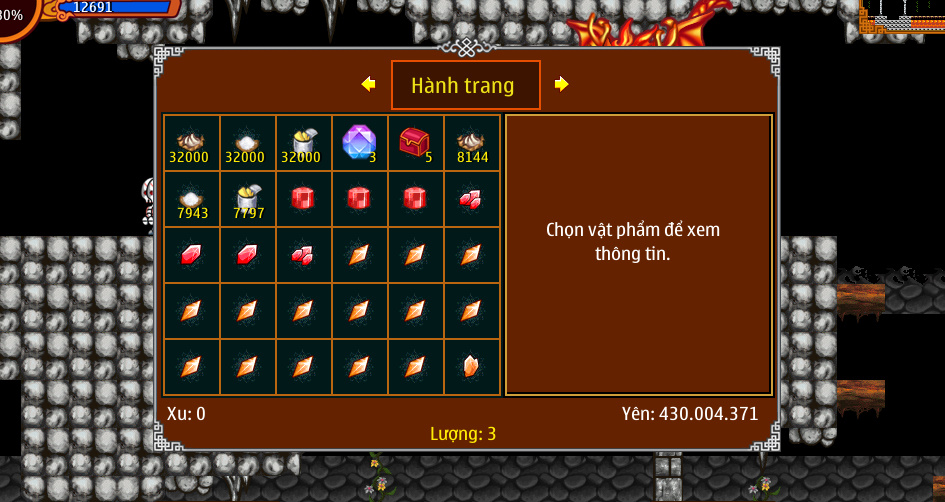This screenshot has height=502, width=945.
Task: Select the red treasure chest item
Action: pos(414,142)
